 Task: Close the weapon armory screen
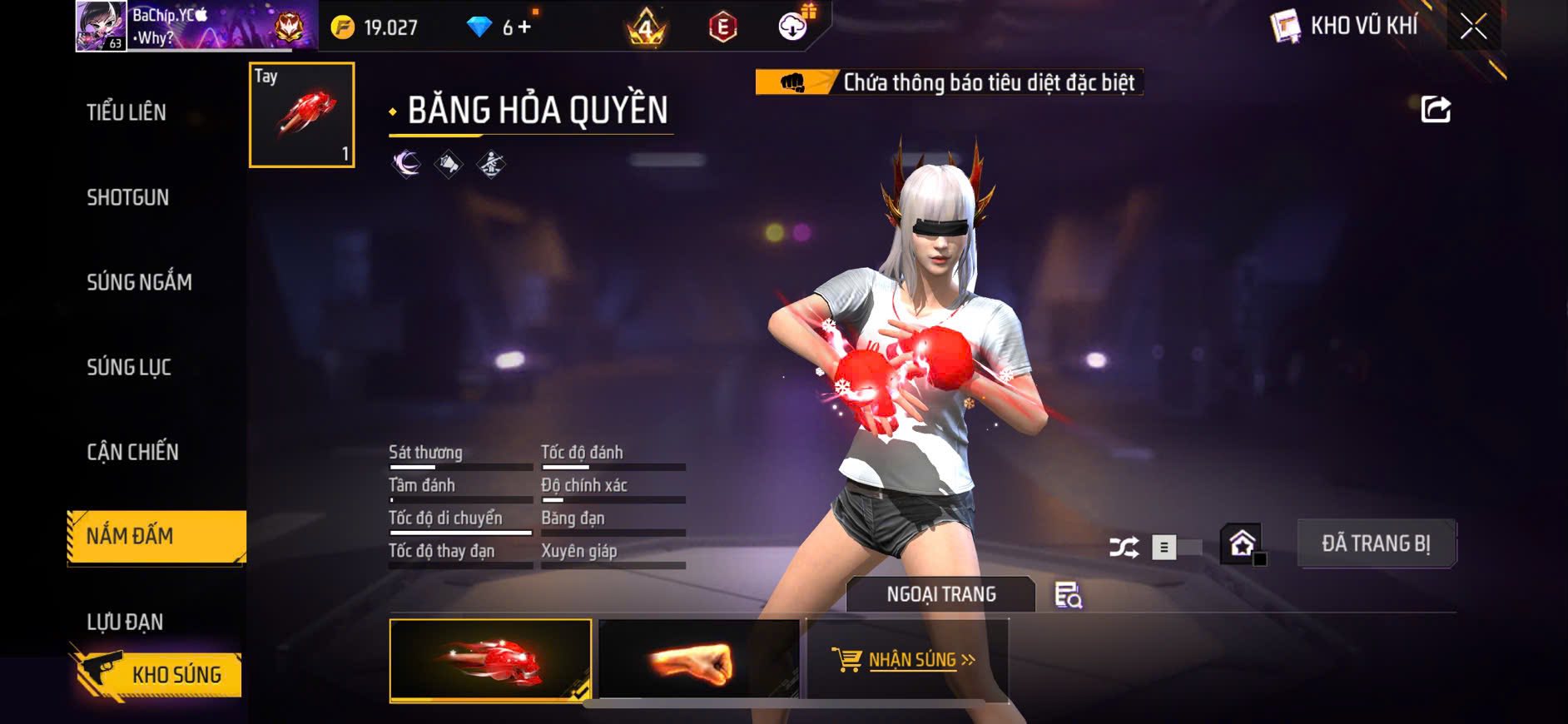coord(1473,27)
